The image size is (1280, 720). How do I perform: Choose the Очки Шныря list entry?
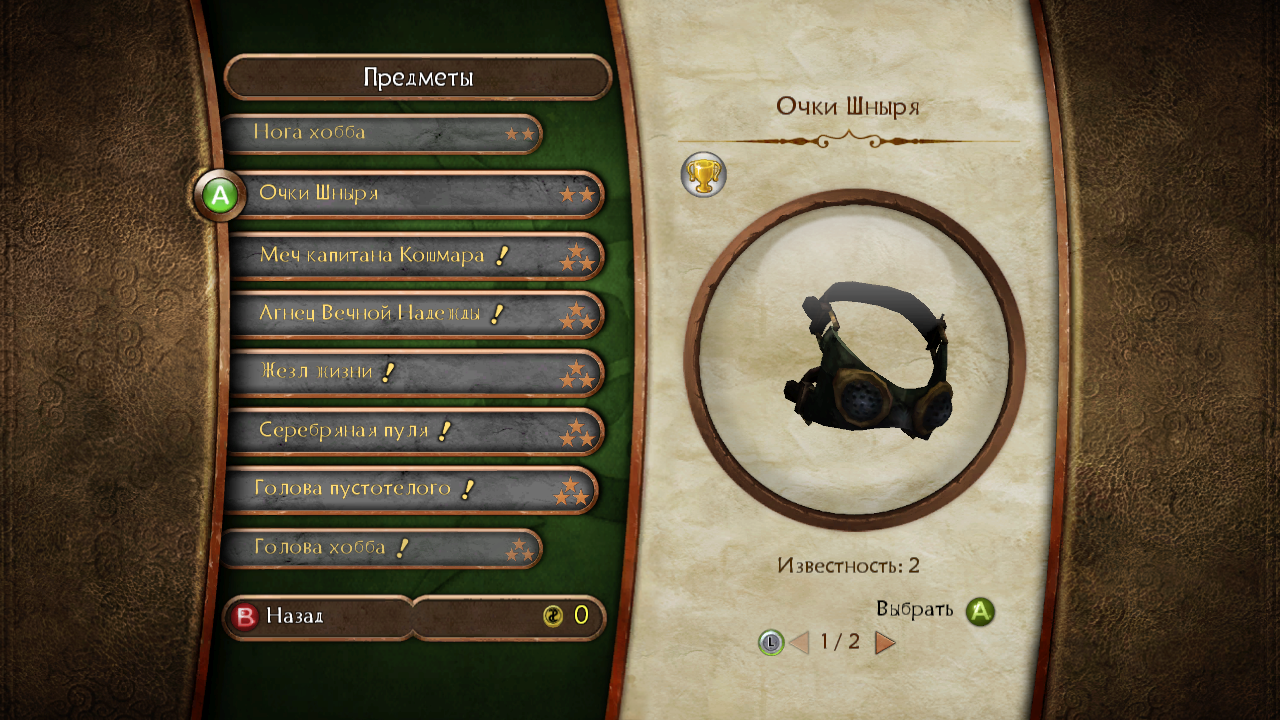(x=415, y=194)
